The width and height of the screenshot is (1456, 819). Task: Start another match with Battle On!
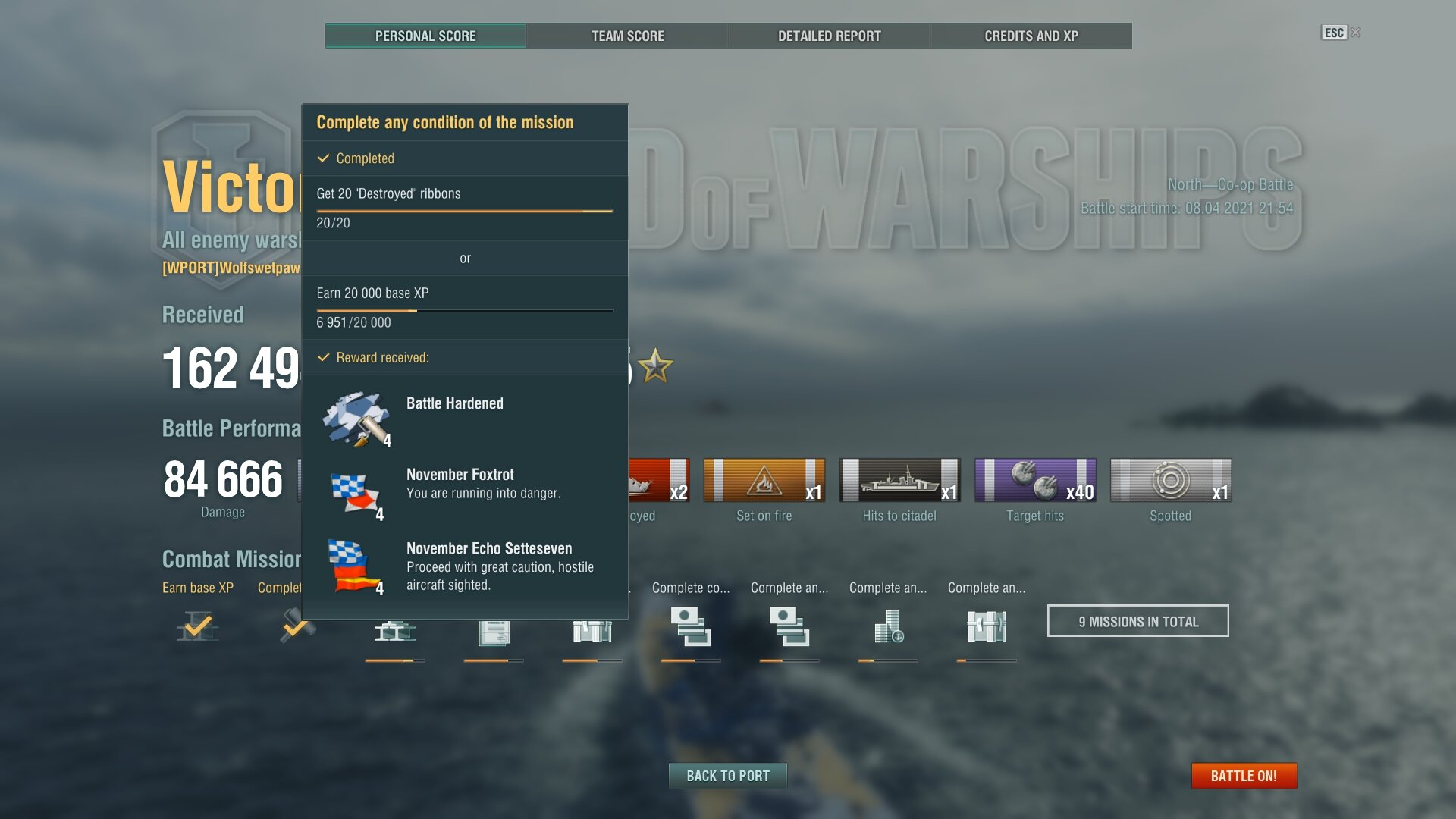click(x=1244, y=776)
